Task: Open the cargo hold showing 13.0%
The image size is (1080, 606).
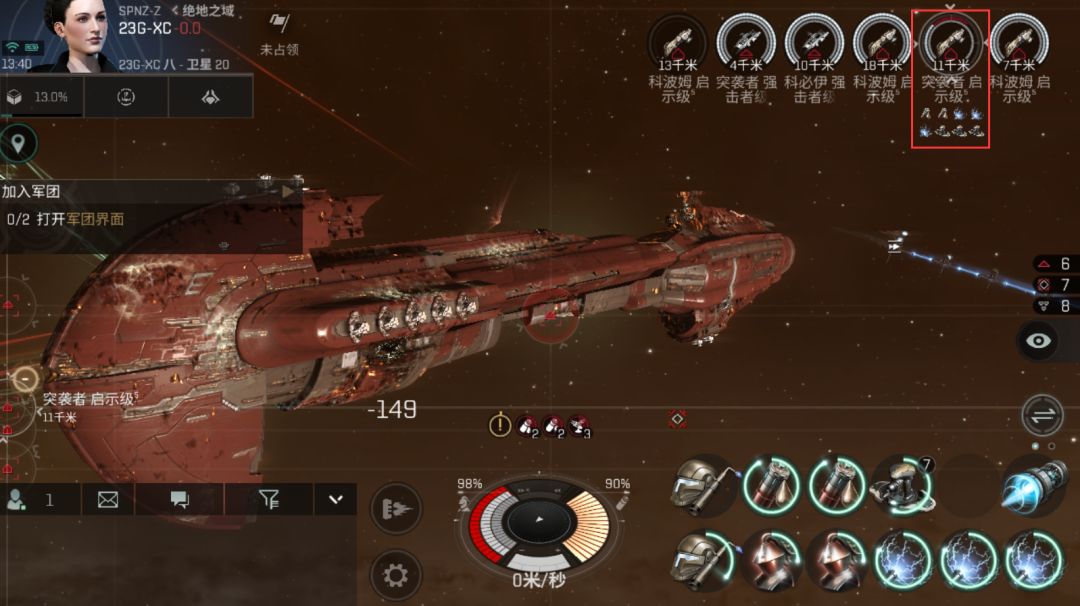Action: 42,97
